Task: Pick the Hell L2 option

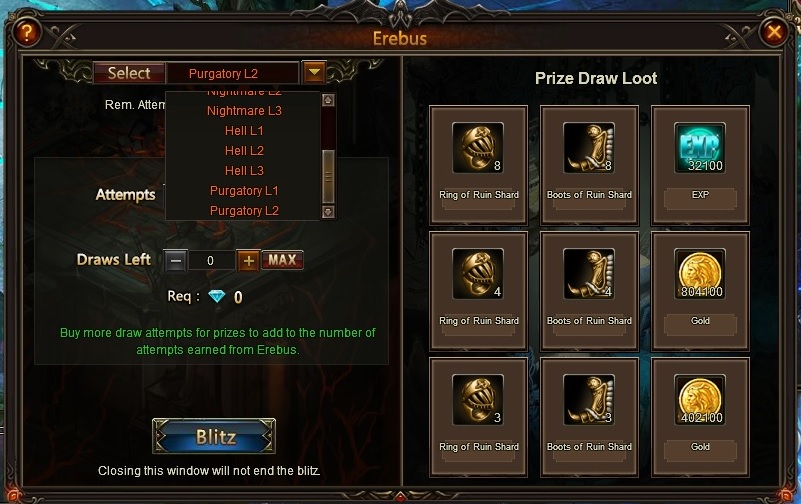Action: click(244, 151)
